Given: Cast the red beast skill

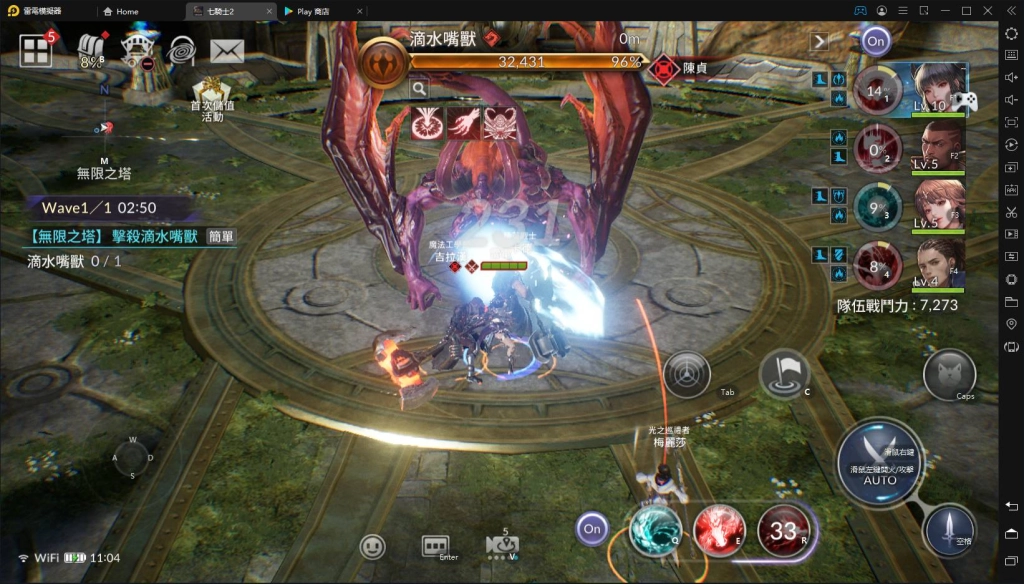Looking at the screenshot, I should [x=719, y=529].
